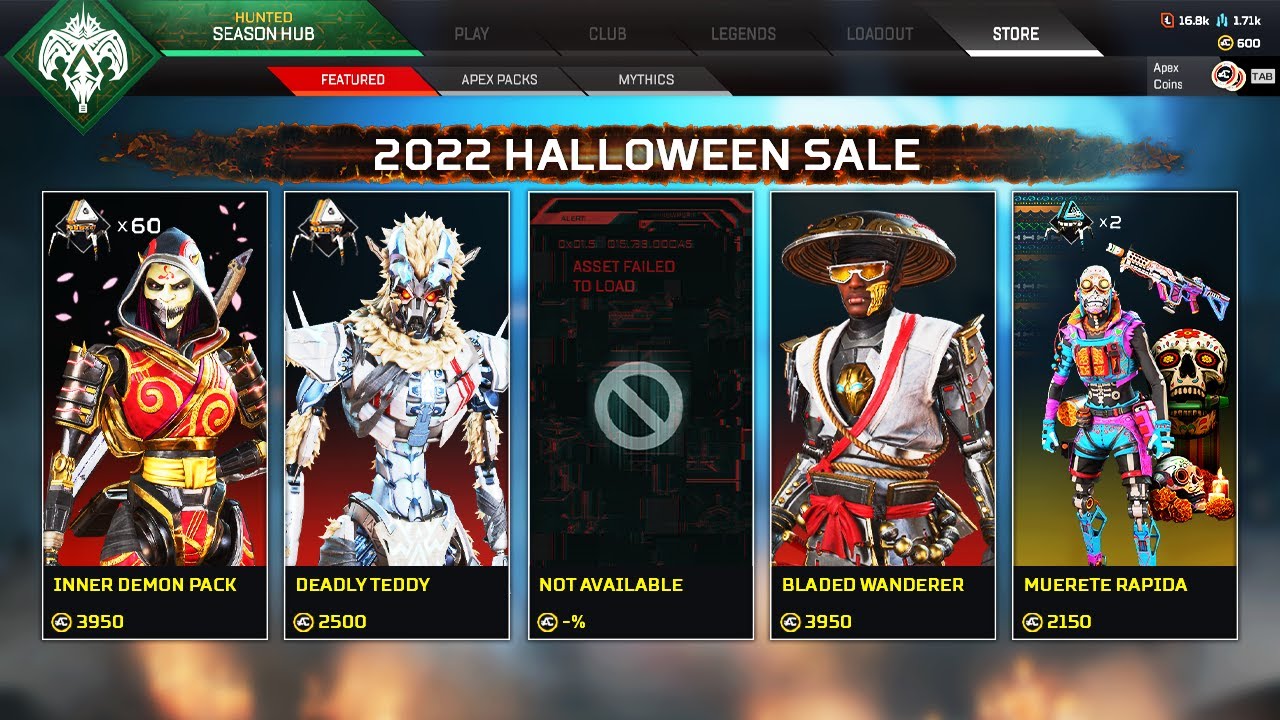View the Bladed Wanderer skin offer
The image size is (1280, 720).
click(x=883, y=415)
